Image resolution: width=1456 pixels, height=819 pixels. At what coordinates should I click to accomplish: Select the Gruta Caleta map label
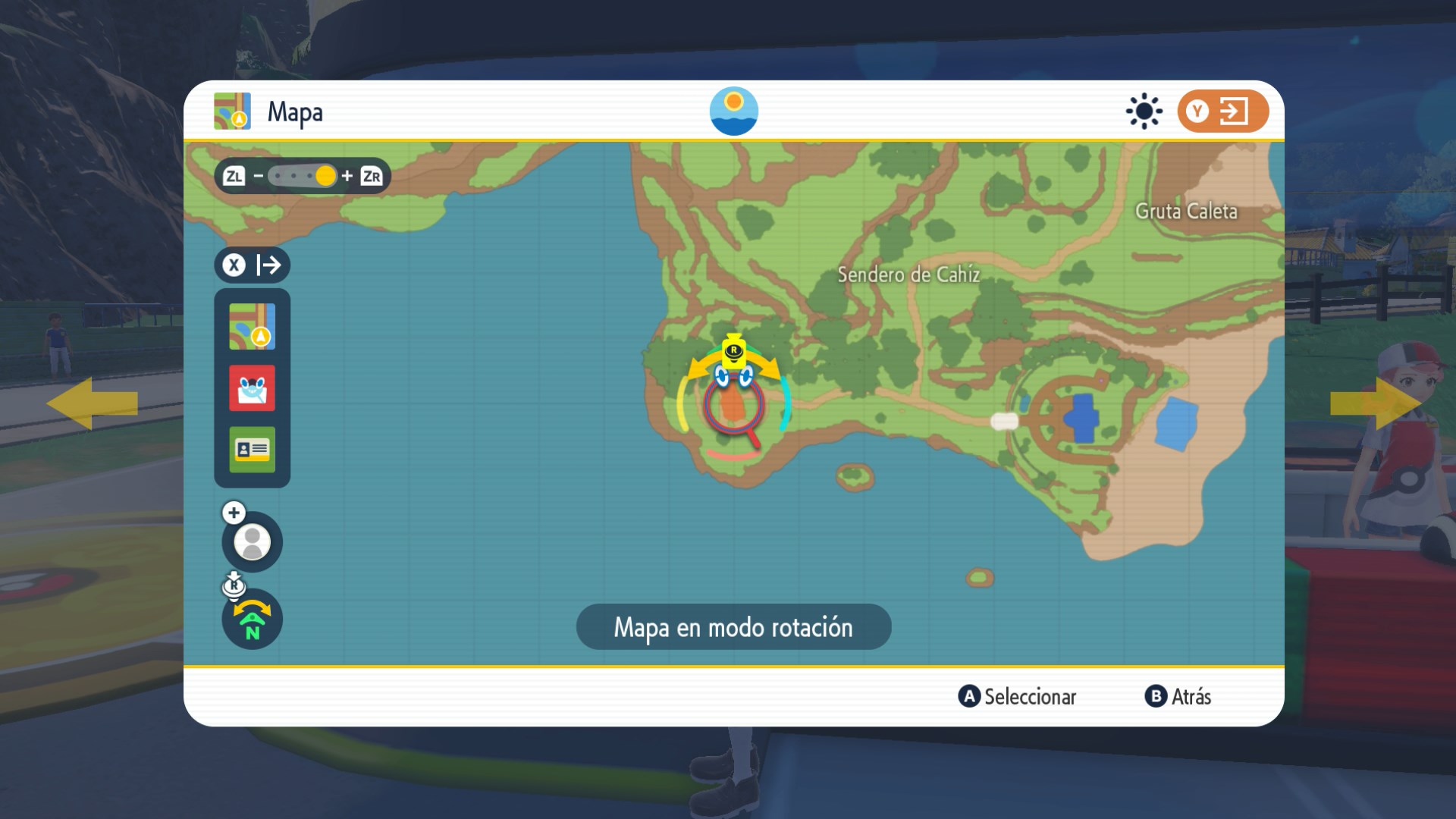click(1186, 212)
